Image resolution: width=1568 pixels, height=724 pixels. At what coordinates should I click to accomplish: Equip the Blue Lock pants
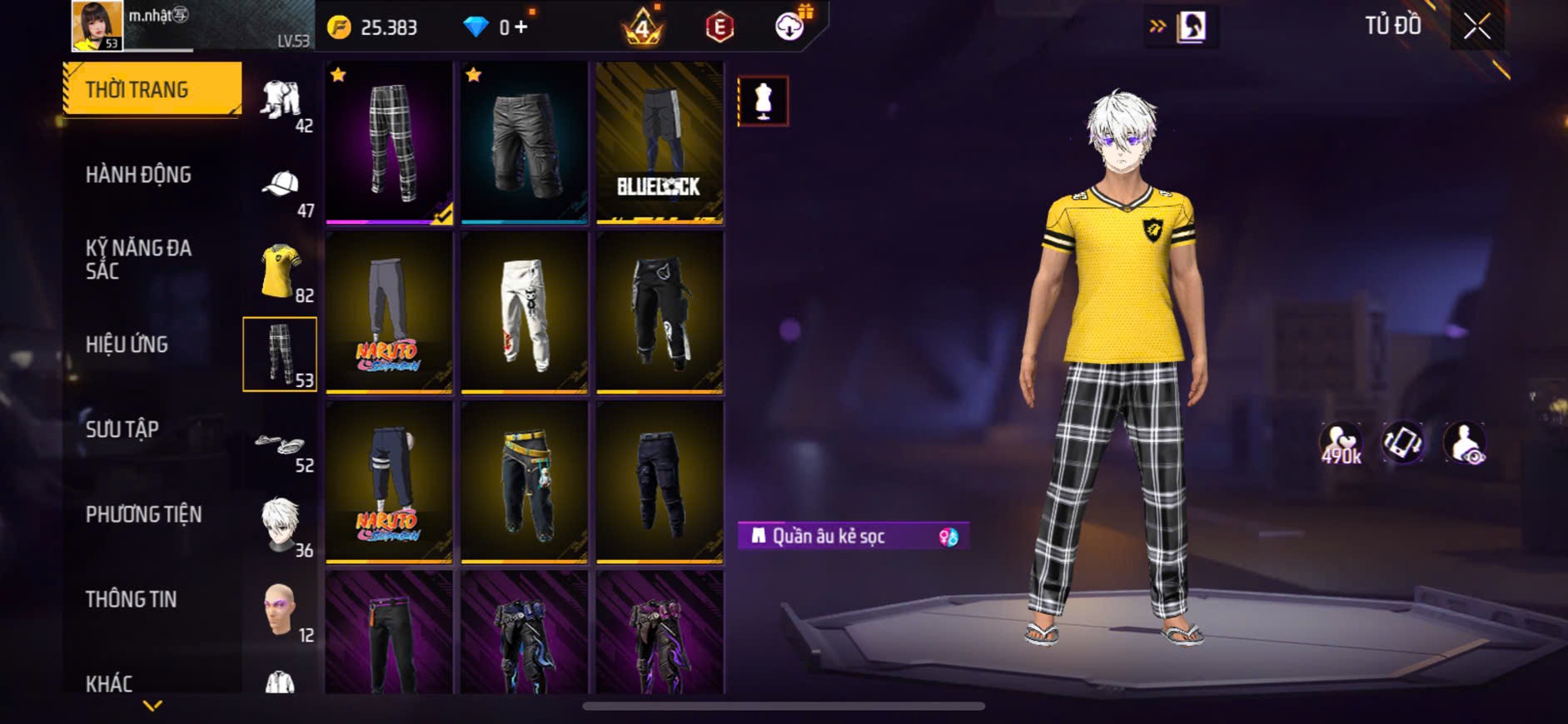click(660, 141)
